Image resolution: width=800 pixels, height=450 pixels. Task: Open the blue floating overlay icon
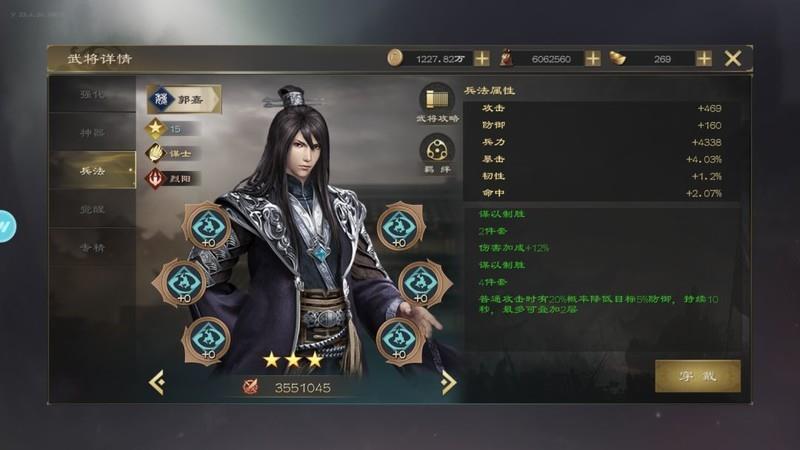(6, 226)
